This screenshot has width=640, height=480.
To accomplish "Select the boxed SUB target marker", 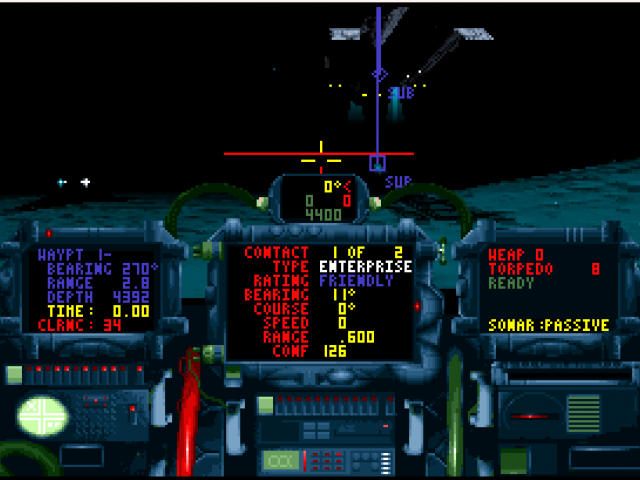I will (377, 162).
